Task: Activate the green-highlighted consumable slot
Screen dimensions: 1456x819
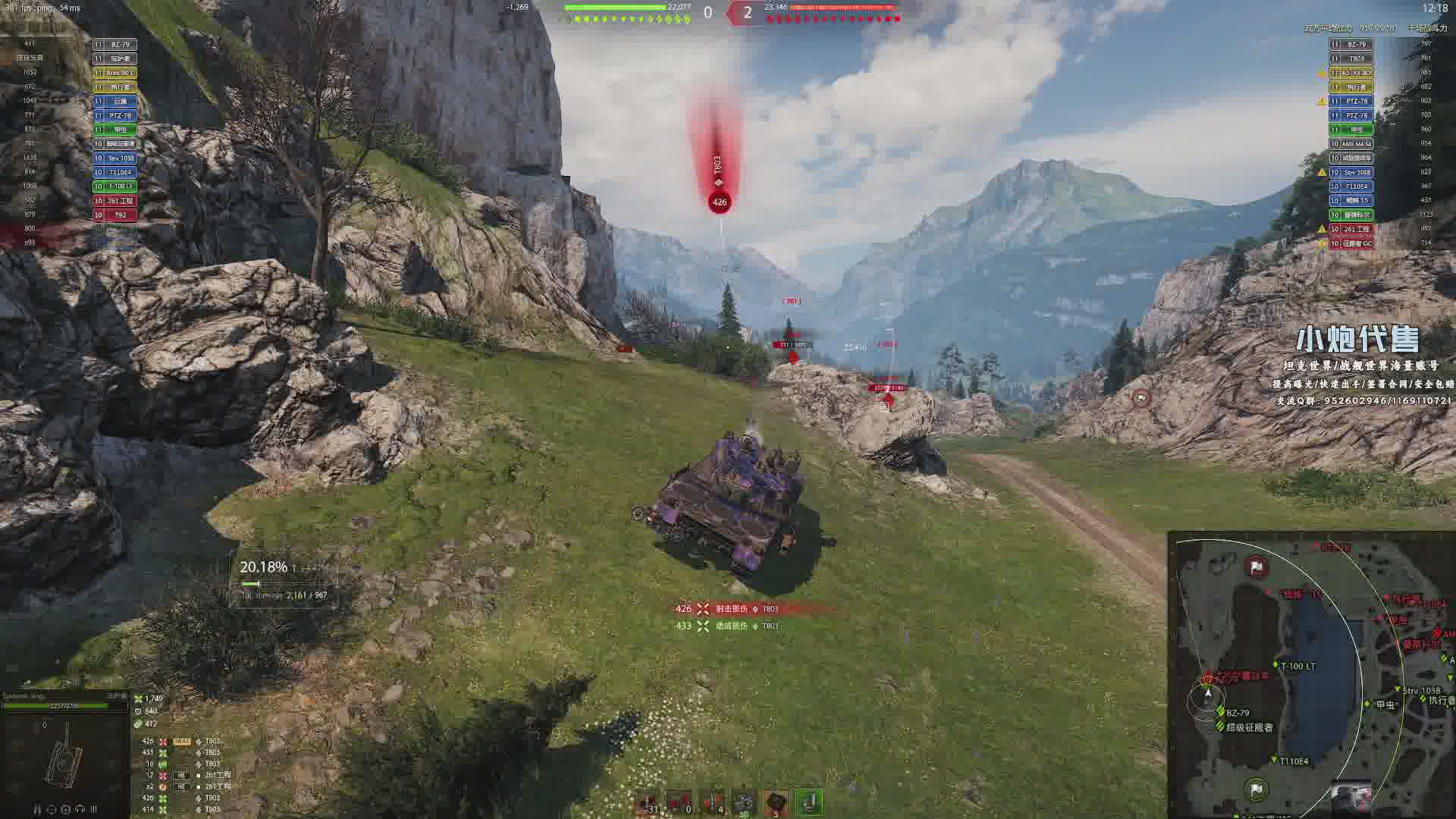Action: (x=809, y=802)
